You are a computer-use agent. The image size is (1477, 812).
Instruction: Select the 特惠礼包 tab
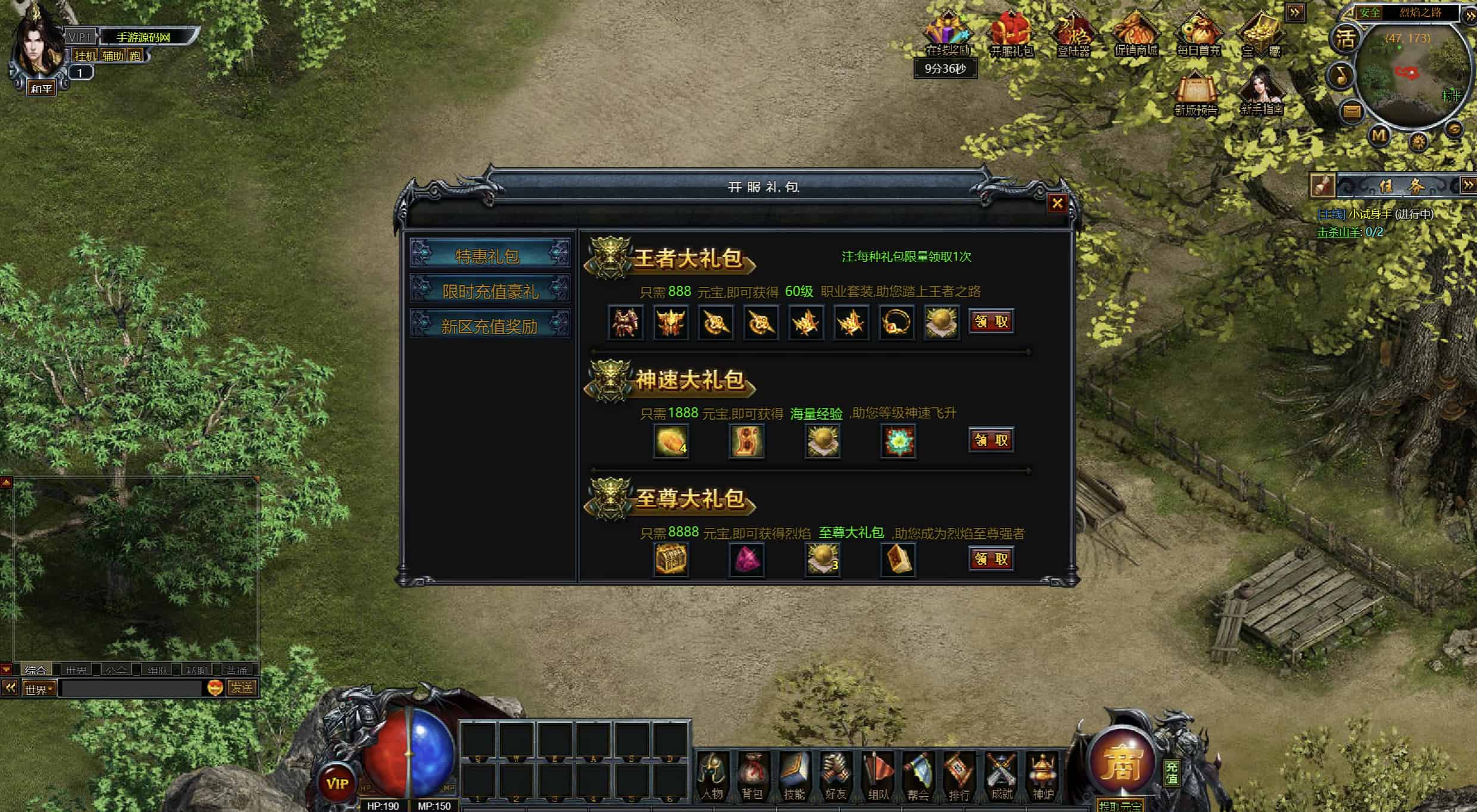tap(489, 255)
